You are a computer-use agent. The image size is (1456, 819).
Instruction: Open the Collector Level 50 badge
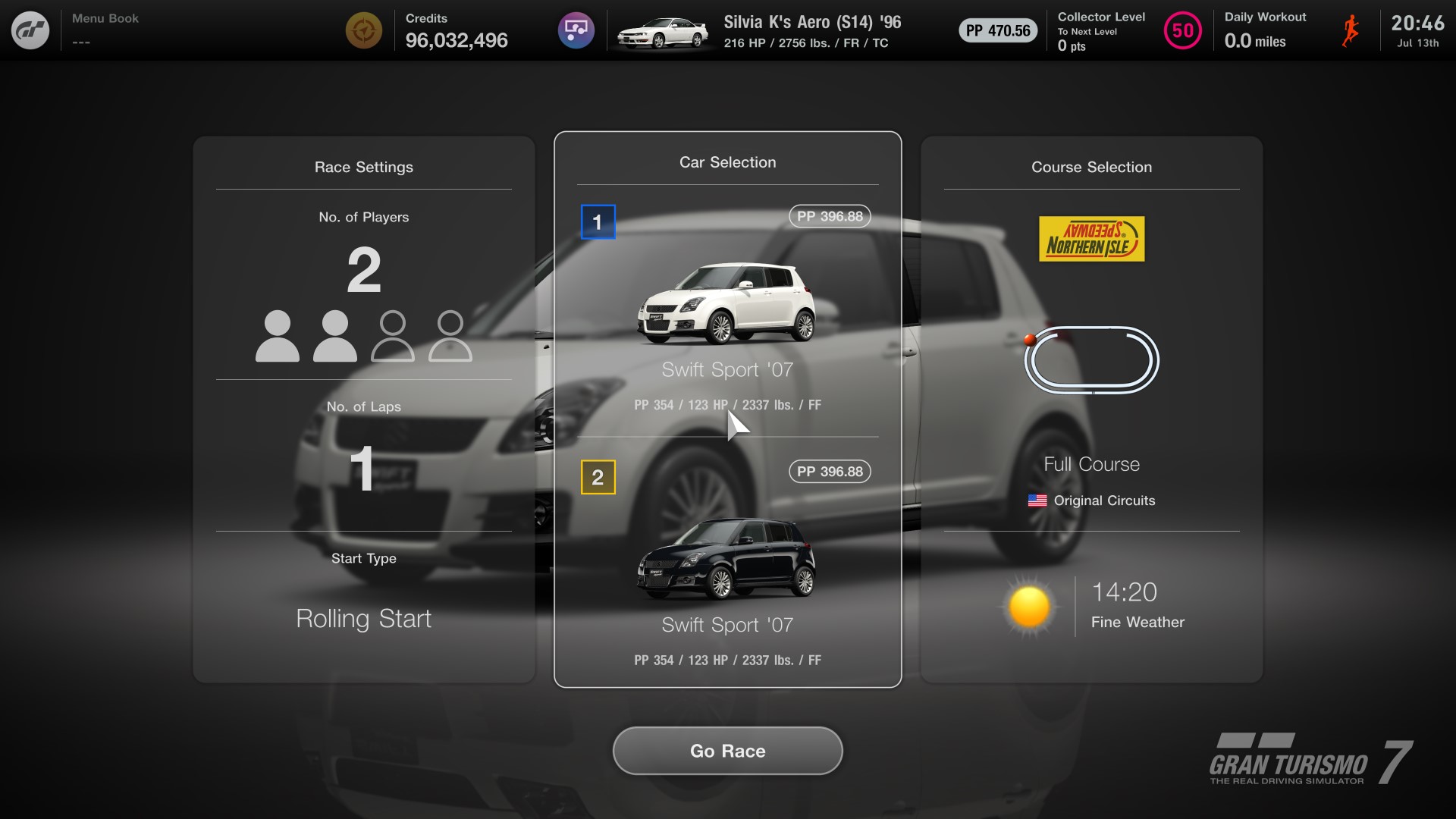(x=1182, y=30)
